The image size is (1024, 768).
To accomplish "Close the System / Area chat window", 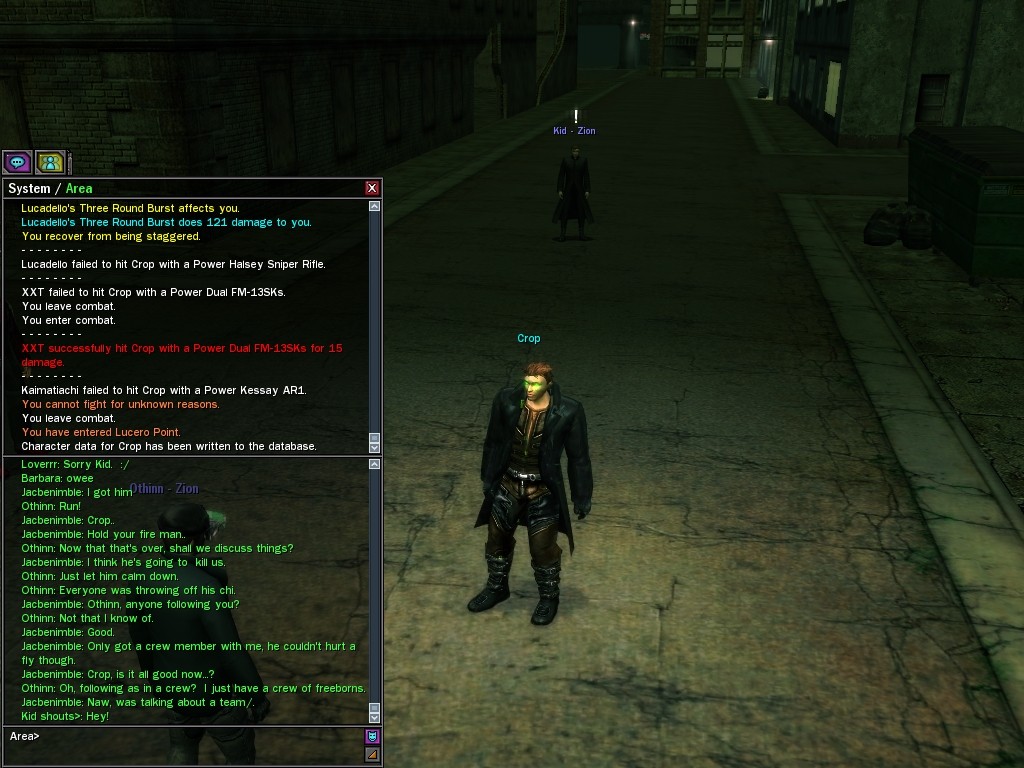I will click(x=372, y=188).
